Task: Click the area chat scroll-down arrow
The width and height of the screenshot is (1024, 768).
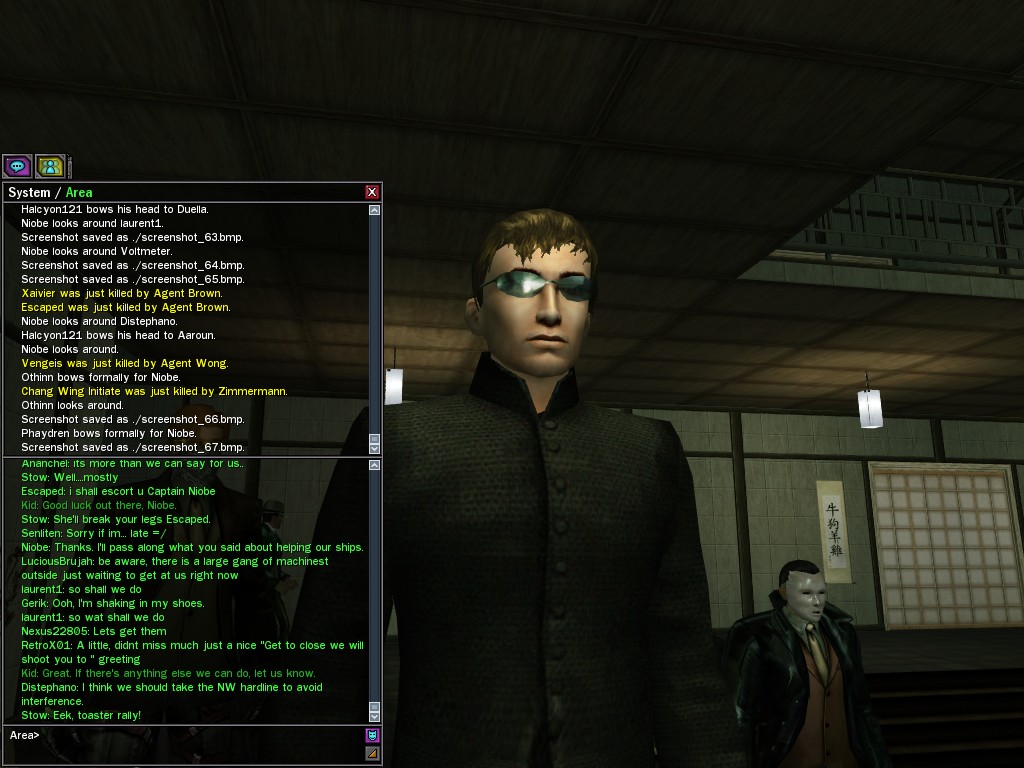Action: [375, 716]
